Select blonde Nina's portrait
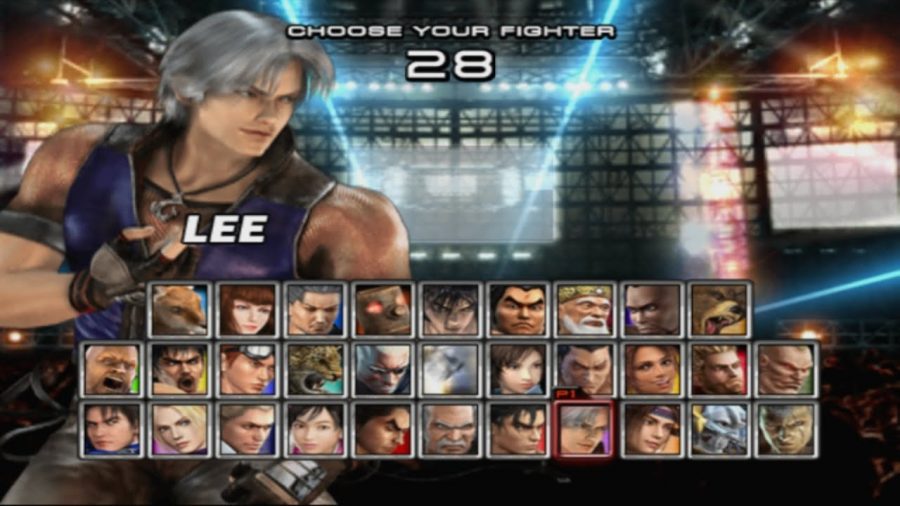Image resolution: width=900 pixels, height=506 pixels. point(178,430)
